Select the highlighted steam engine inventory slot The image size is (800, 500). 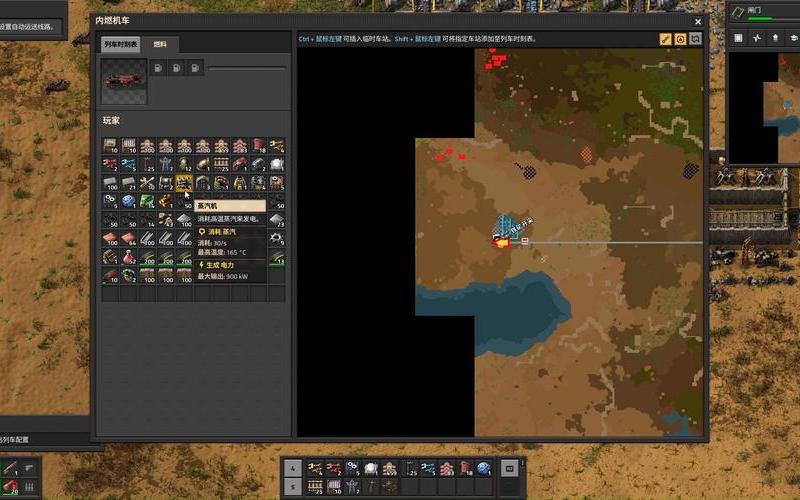[x=184, y=183]
